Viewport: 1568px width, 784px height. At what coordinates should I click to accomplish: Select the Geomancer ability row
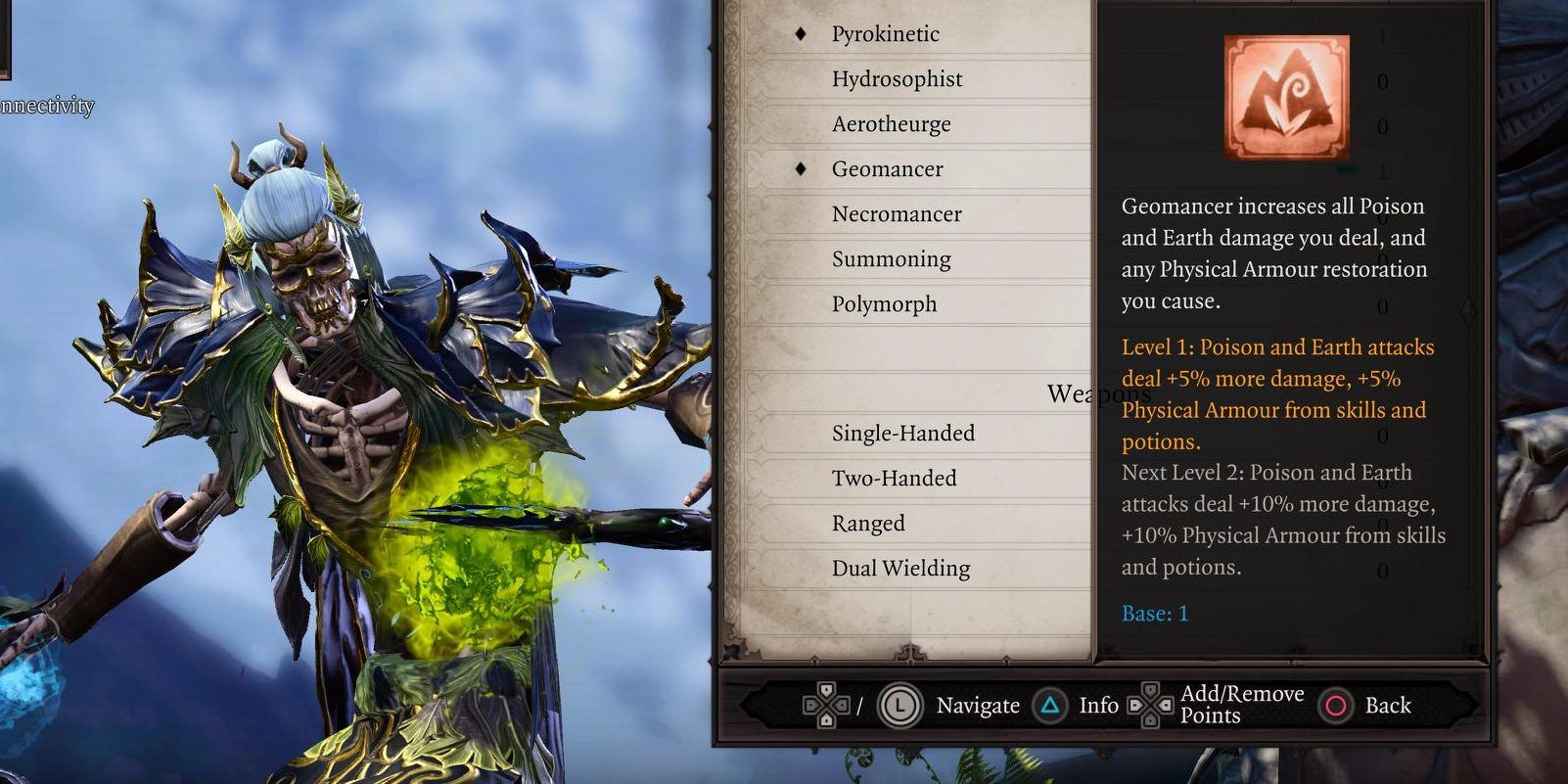887,169
